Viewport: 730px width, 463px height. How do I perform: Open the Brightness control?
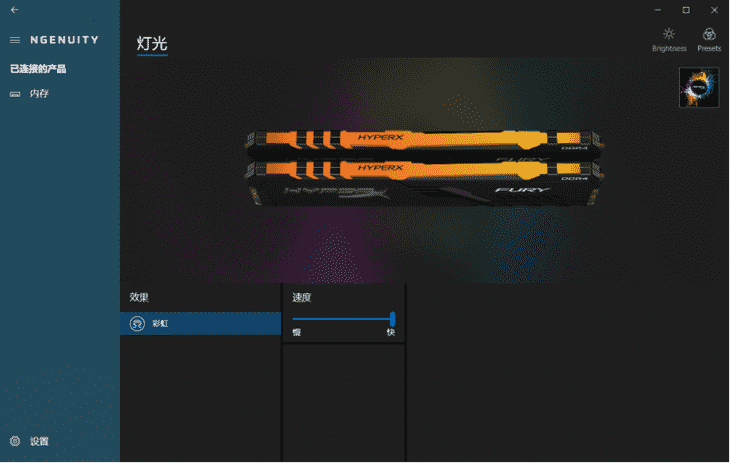point(669,39)
